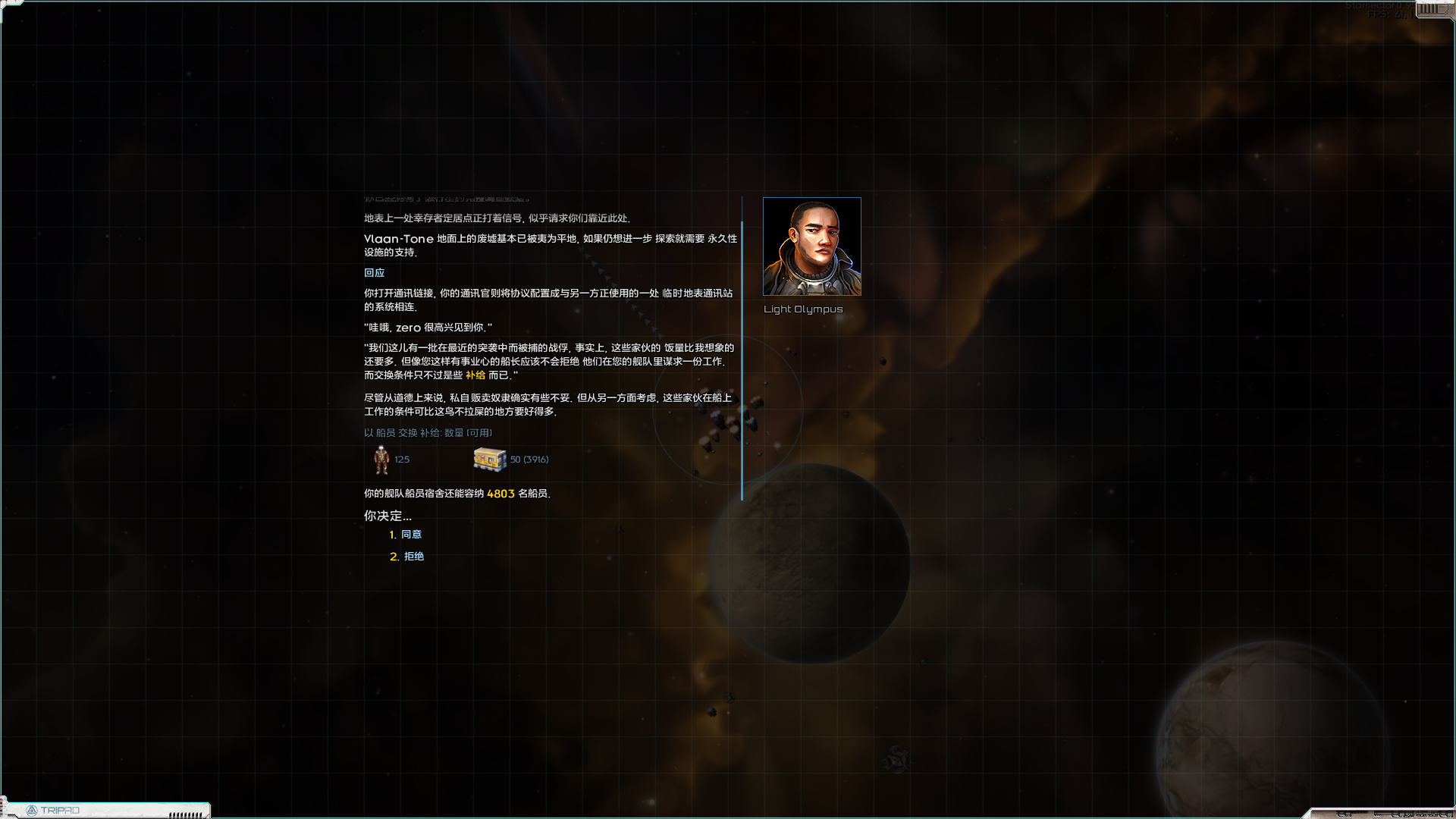Open the Light Olympus portrait
The height and width of the screenshot is (819, 1456).
(811, 245)
